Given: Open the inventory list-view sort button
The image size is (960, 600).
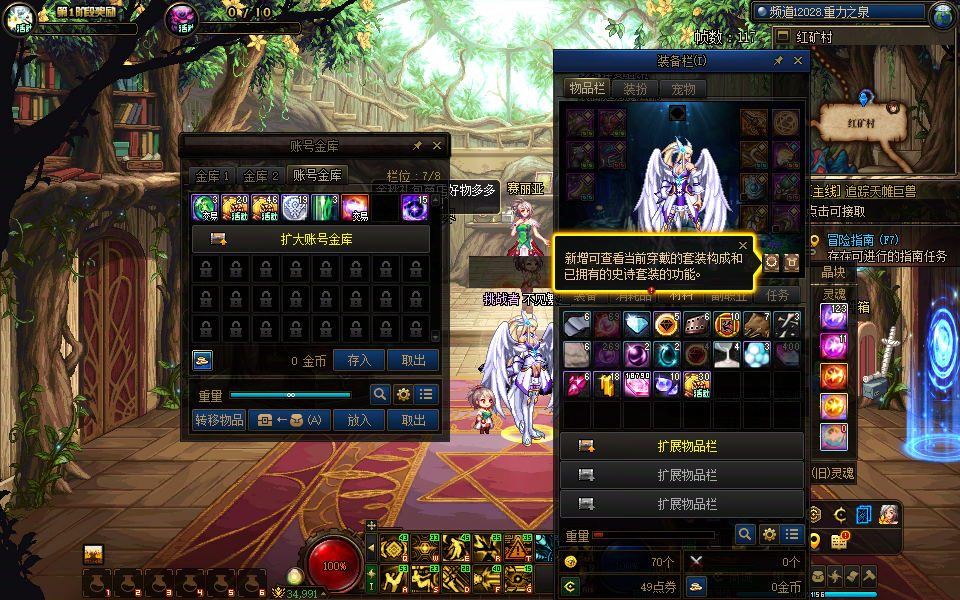Looking at the screenshot, I should coord(793,535).
